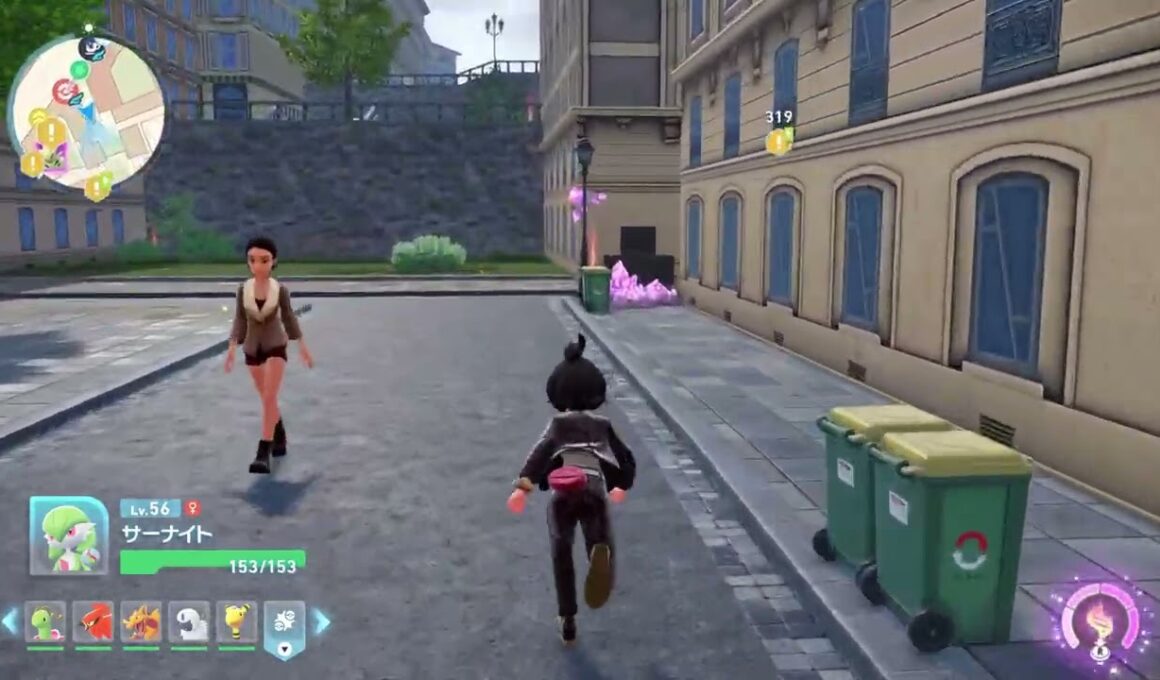The image size is (1160, 680).
Task: Select Charizard in the party bar
Action: 141,622
